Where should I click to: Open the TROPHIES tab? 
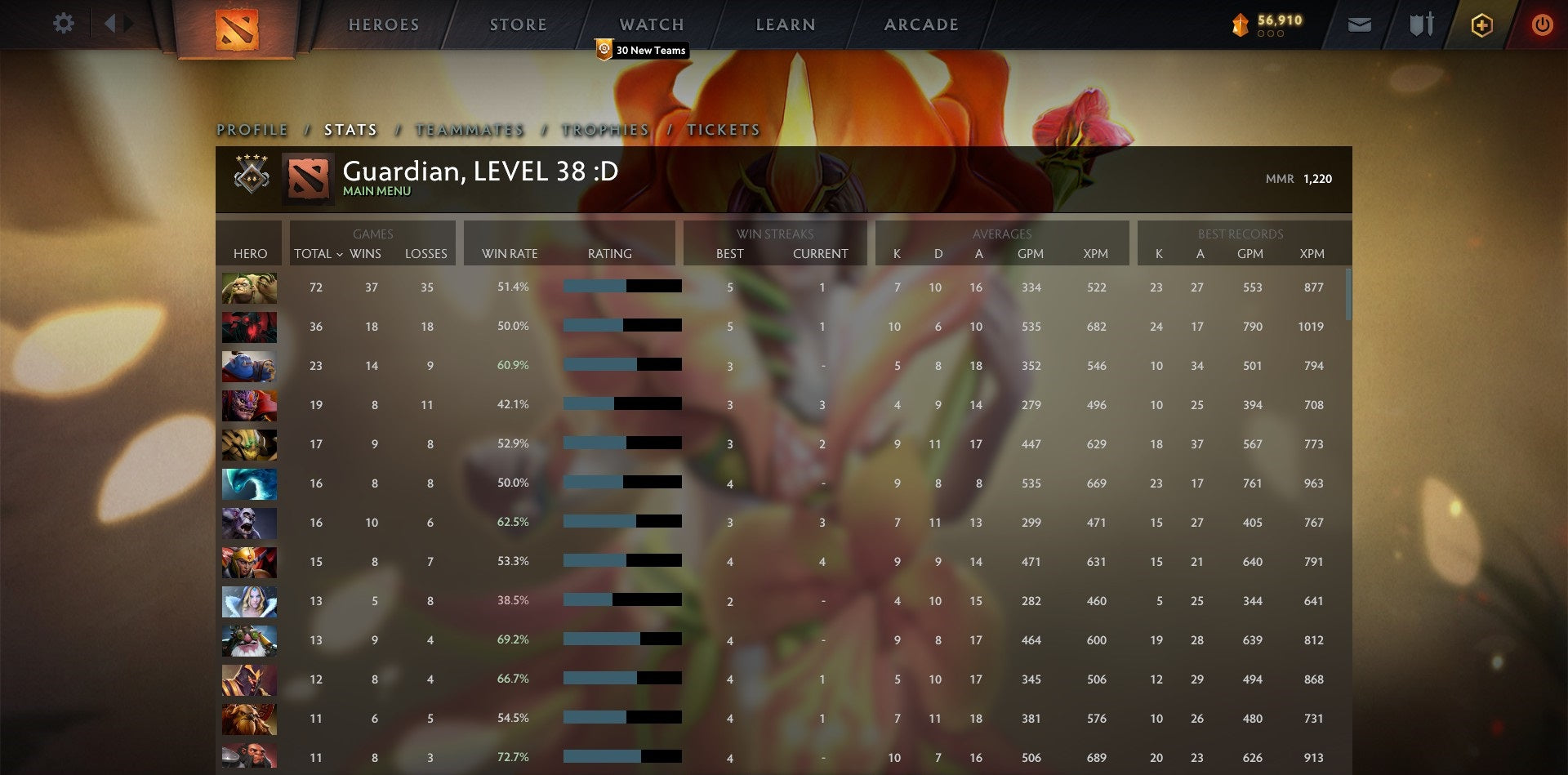click(x=604, y=129)
